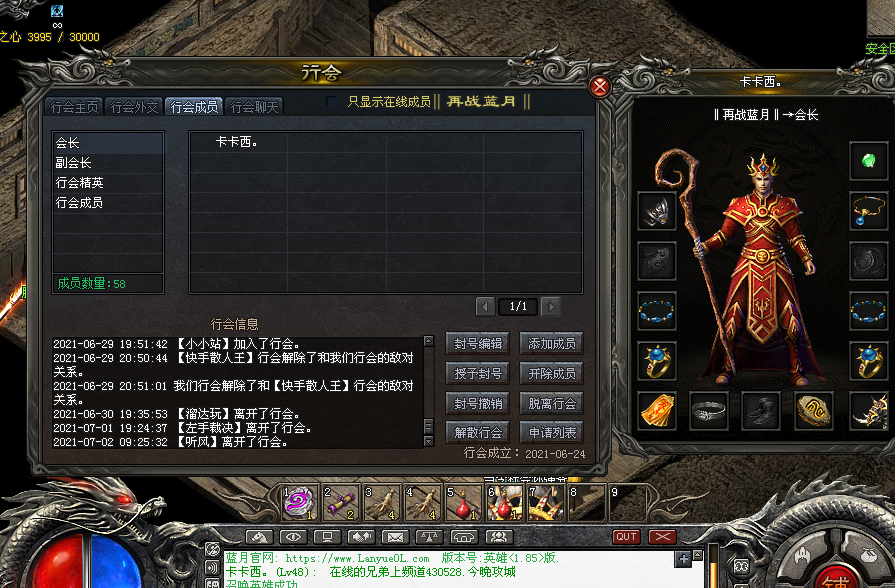Select the green gem equipment slot
Screen dimensions: 895x588
[868, 160]
